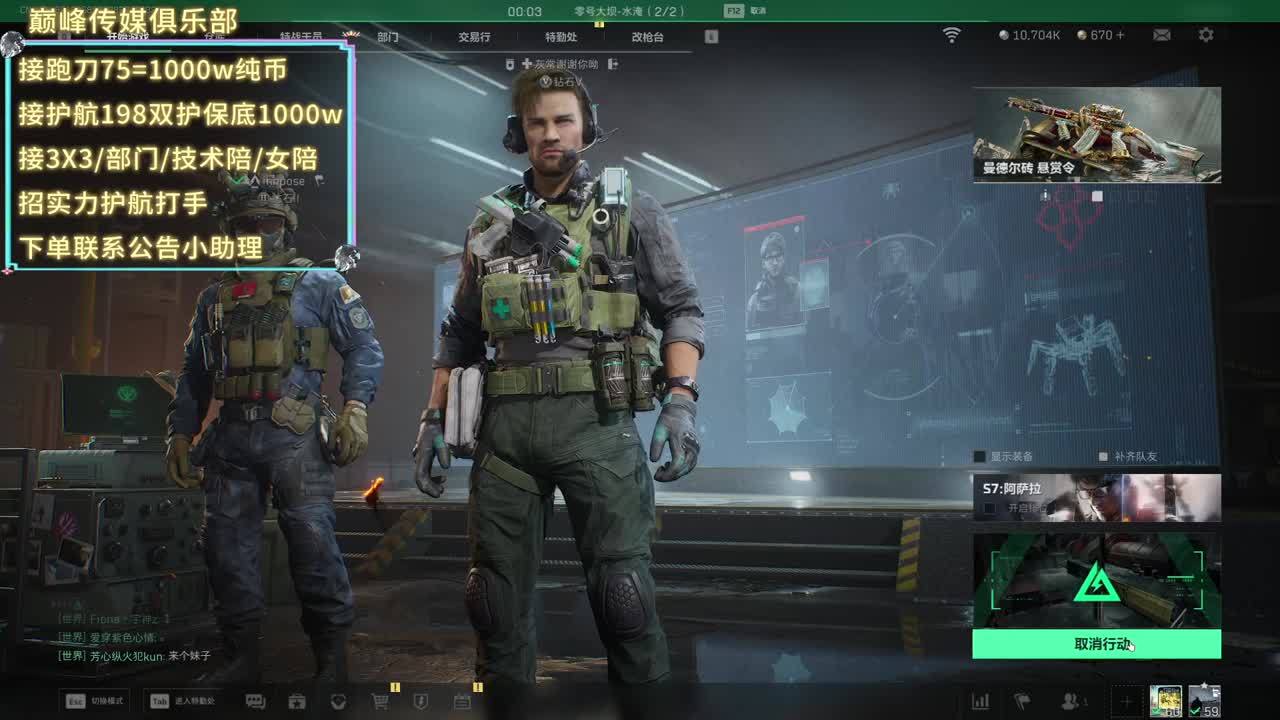Image resolution: width=1280 pixels, height=720 pixels.
Task: Open the friends list icon
Action: (x=1073, y=701)
